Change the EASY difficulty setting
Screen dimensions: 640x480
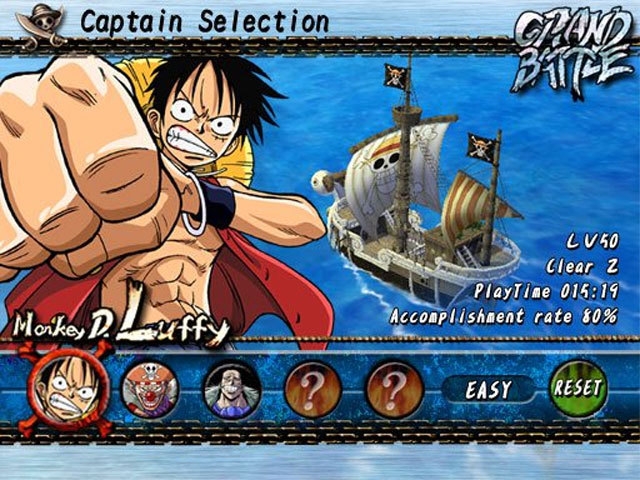click(487, 388)
